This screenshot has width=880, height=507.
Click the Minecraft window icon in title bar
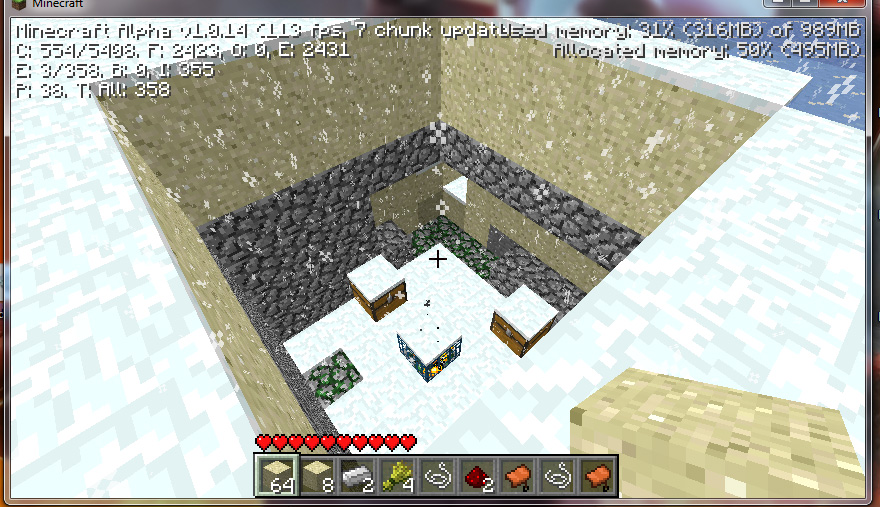pyautogui.click(x=10, y=6)
